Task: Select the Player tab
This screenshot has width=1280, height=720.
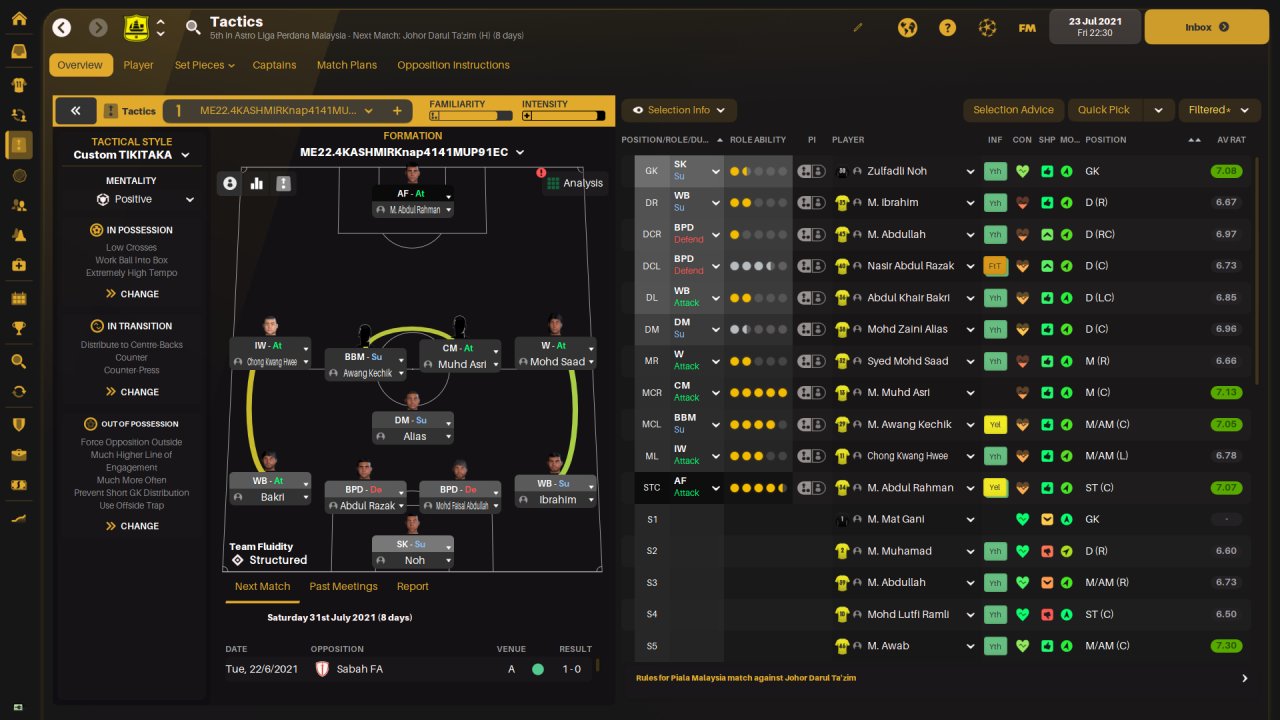Action: [139, 65]
